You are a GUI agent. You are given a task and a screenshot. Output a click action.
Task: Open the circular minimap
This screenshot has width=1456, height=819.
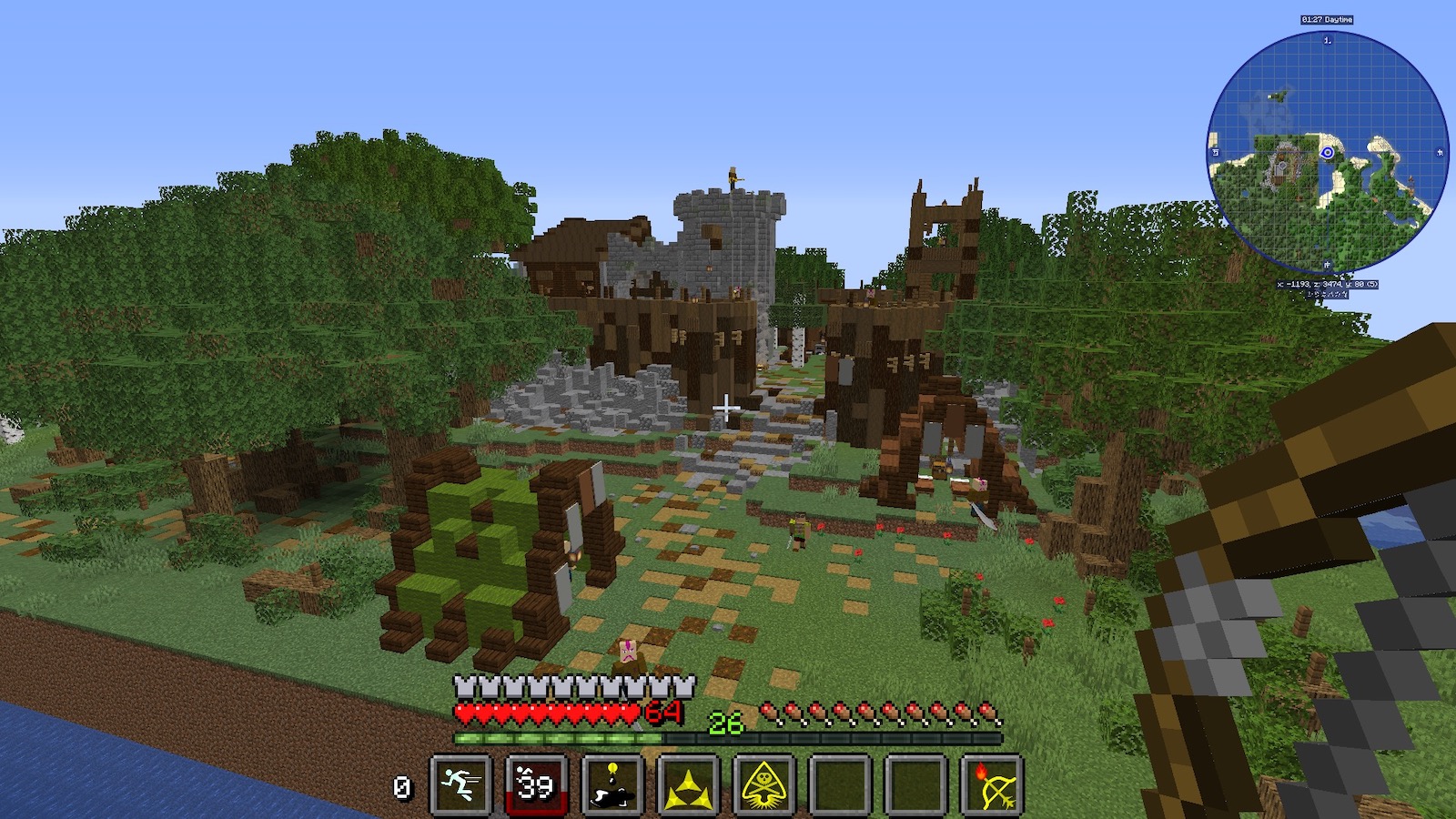coord(1327,152)
